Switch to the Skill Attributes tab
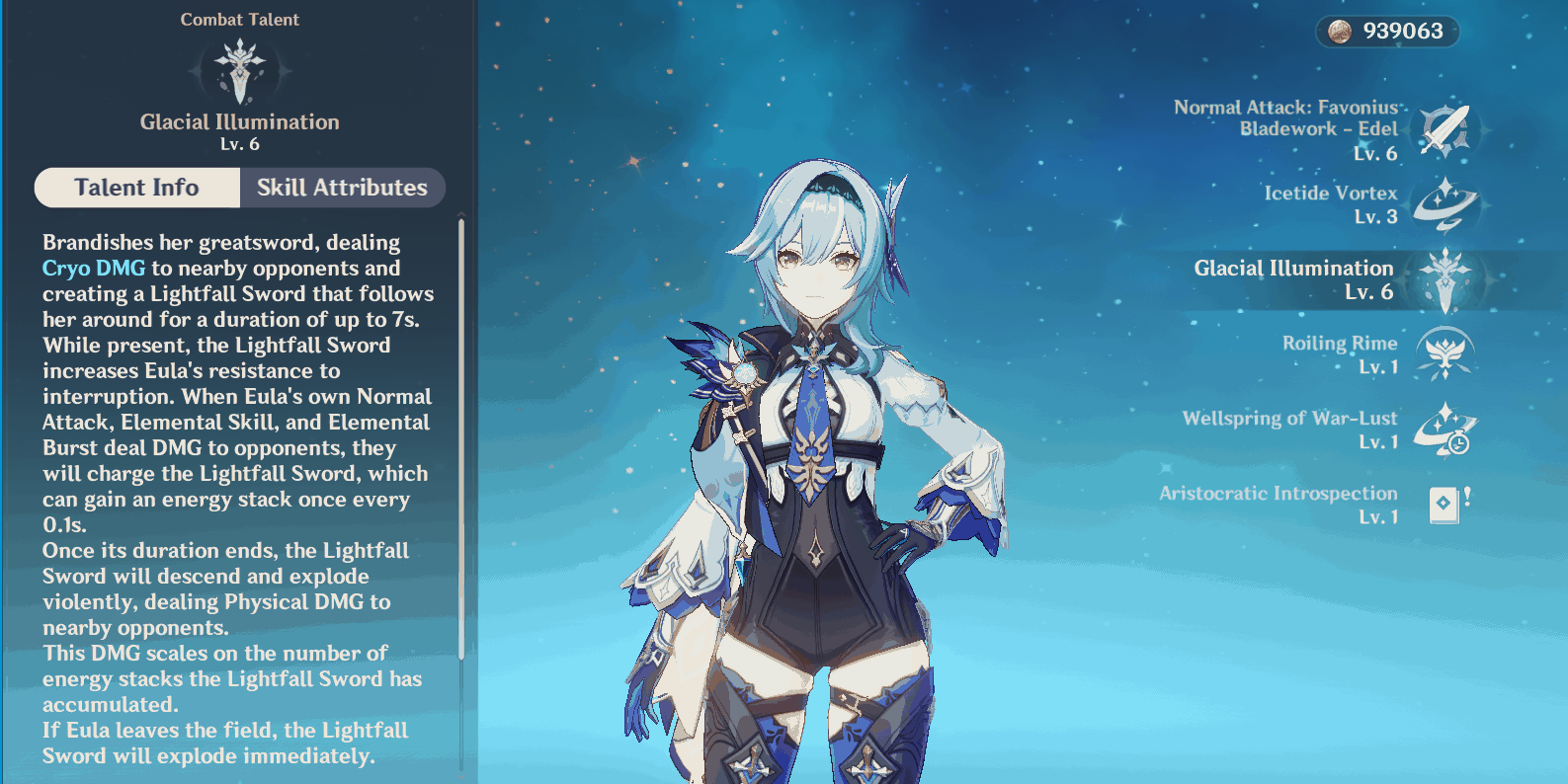The image size is (1568, 784). click(x=342, y=187)
